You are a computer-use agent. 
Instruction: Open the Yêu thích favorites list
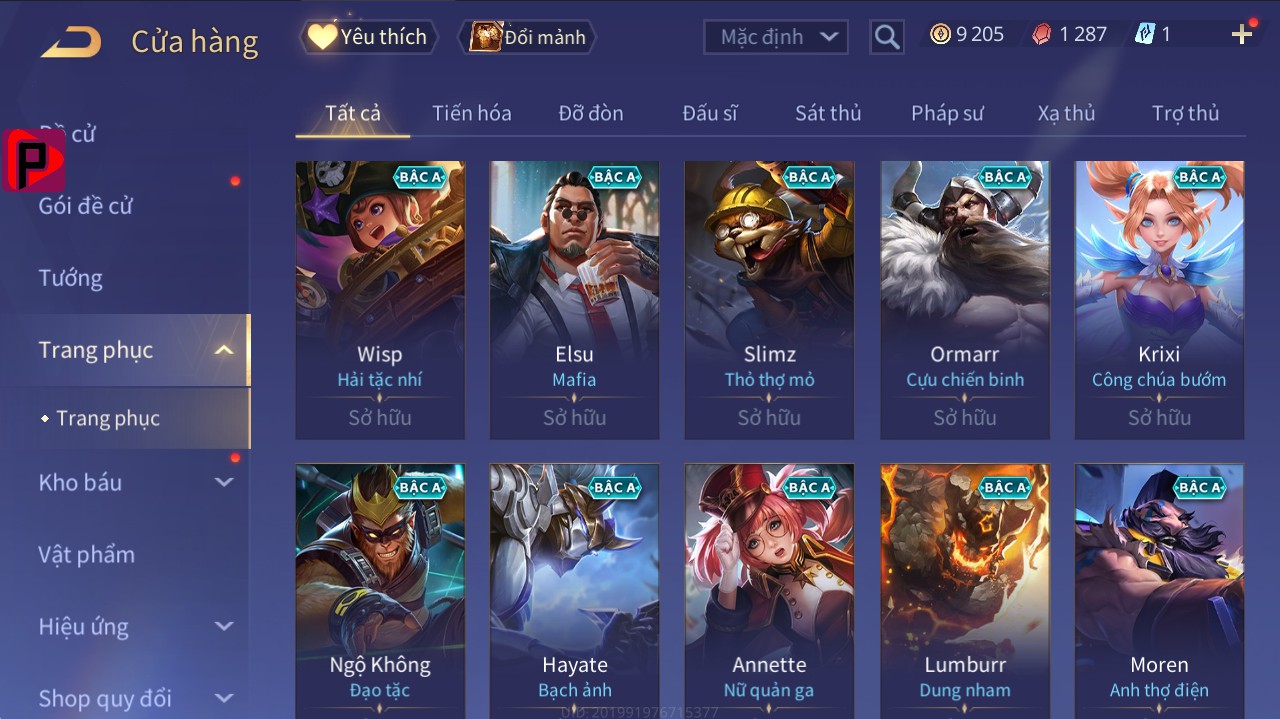pos(367,37)
